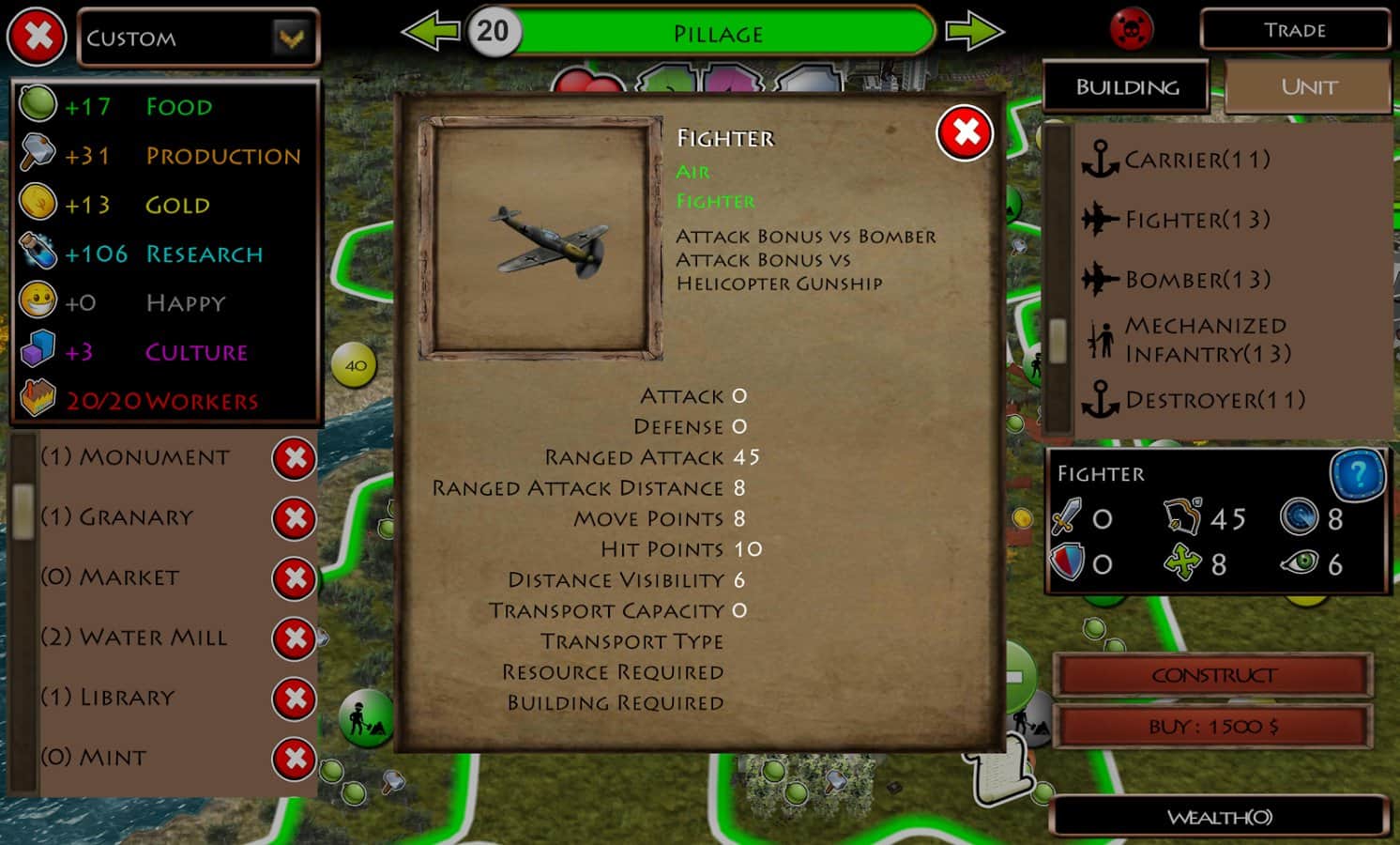Close the Fighter info popup
This screenshot has width=1400, height=845.
tap(965, 133)
